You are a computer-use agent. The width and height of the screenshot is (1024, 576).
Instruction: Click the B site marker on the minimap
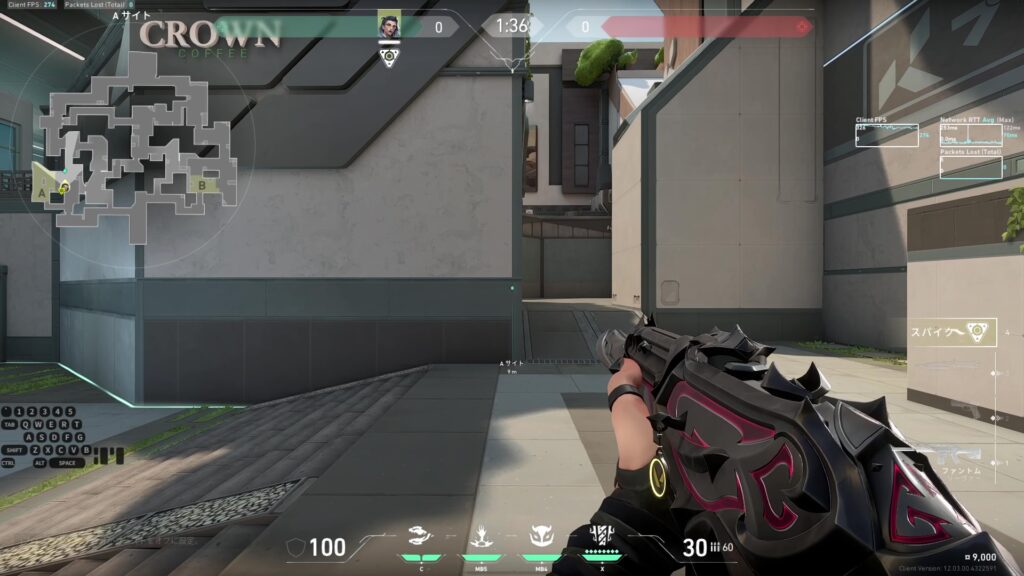[x=203, y=184]
